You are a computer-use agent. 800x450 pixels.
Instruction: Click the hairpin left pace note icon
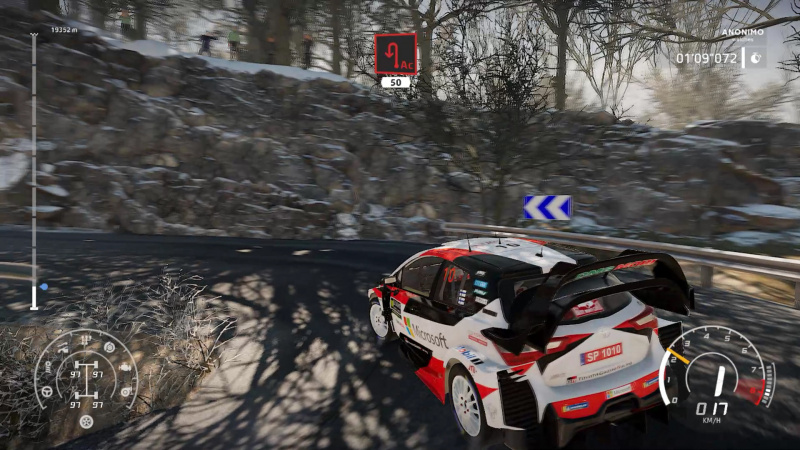point(396,53)
